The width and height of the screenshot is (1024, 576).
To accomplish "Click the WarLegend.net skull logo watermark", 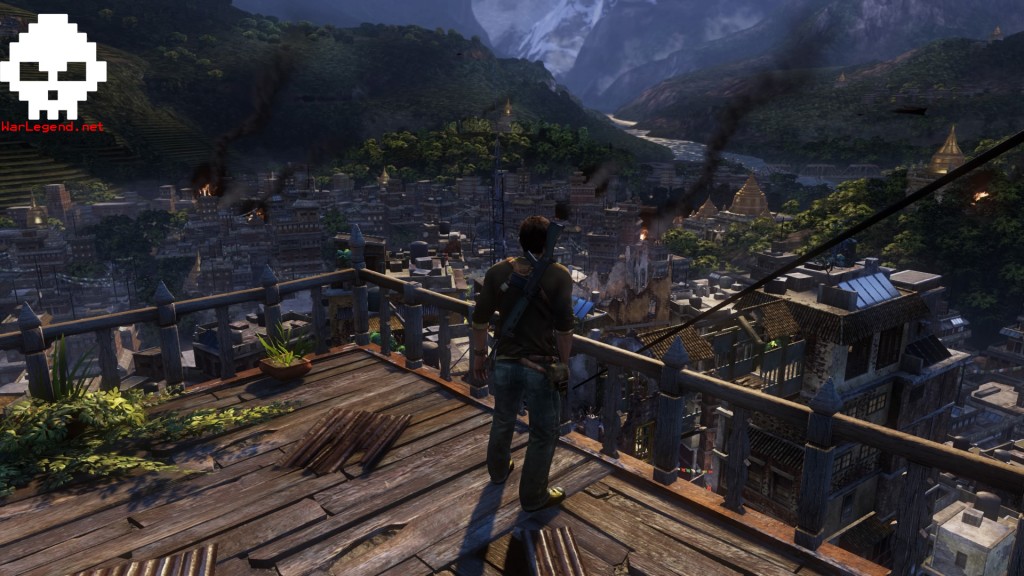I will [52, 68].
